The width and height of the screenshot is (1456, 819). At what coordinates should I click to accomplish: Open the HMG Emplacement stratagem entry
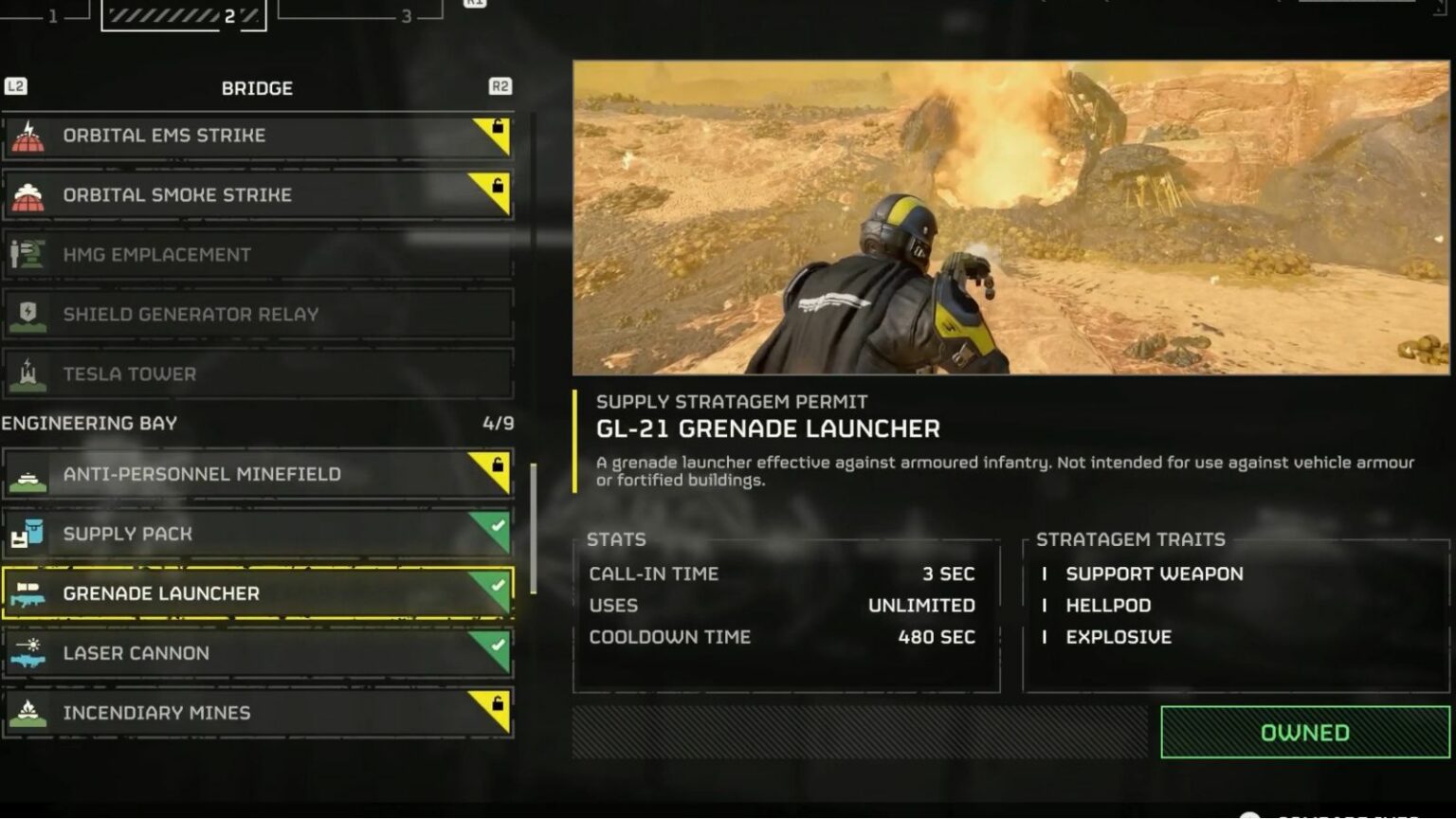point(256,255)
